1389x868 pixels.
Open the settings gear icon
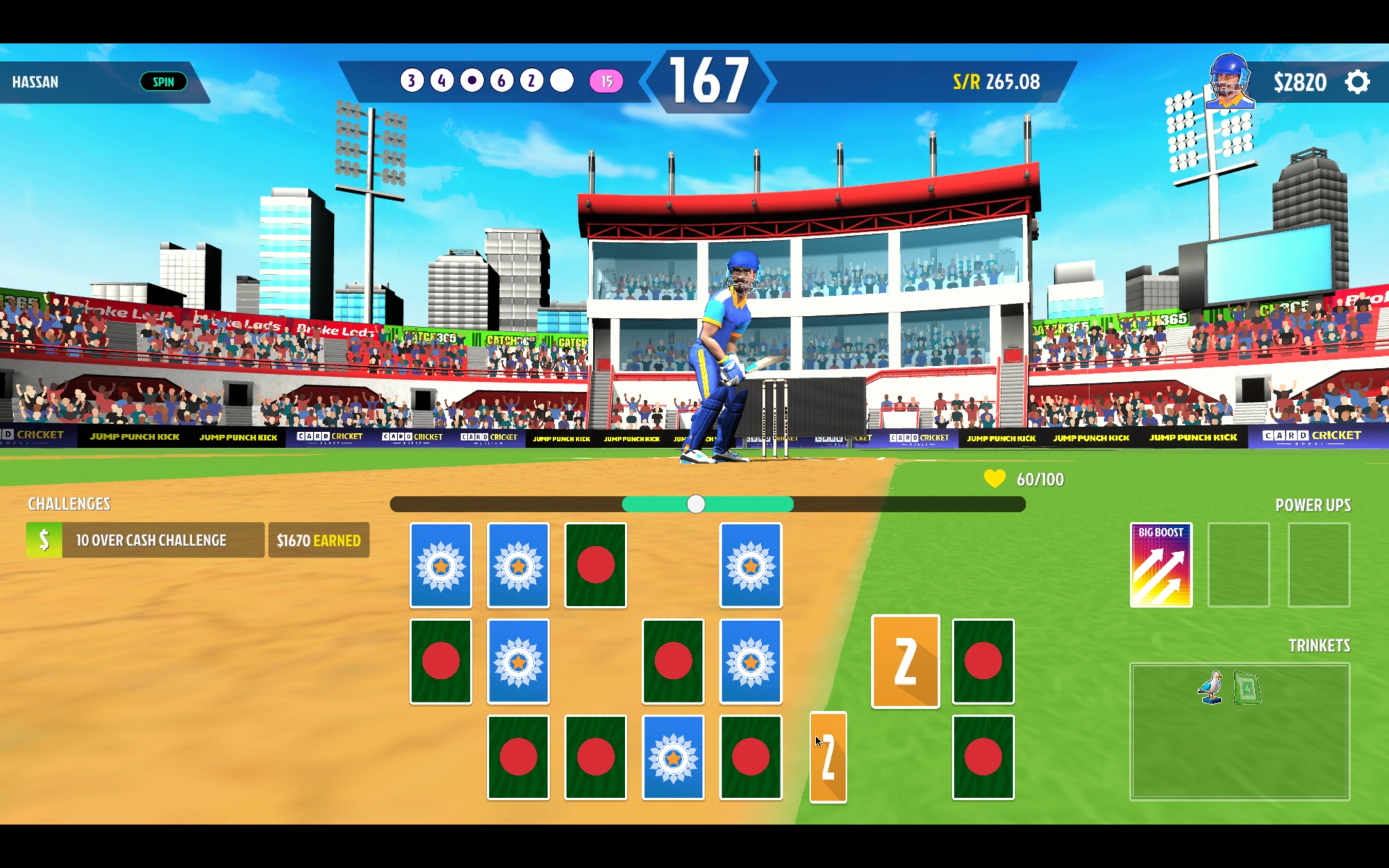pos(1357,82)
